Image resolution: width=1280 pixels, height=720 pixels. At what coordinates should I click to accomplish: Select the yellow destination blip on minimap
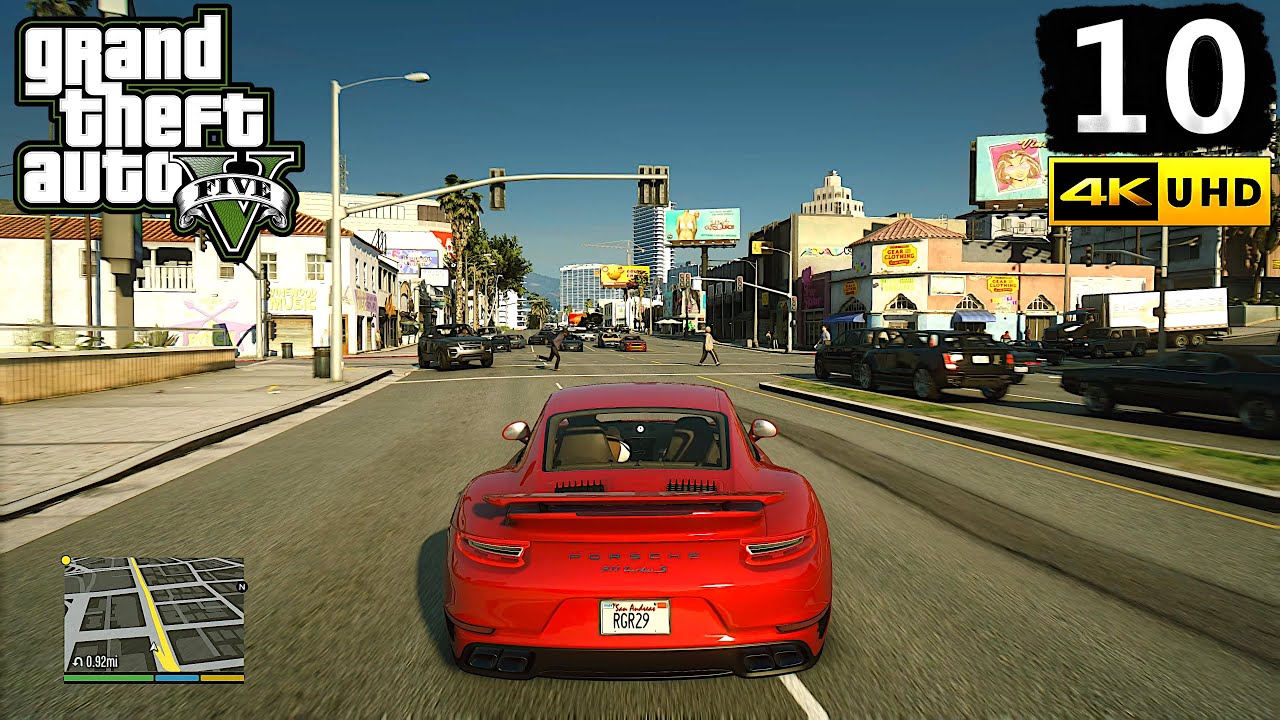(x=66, y=561)
